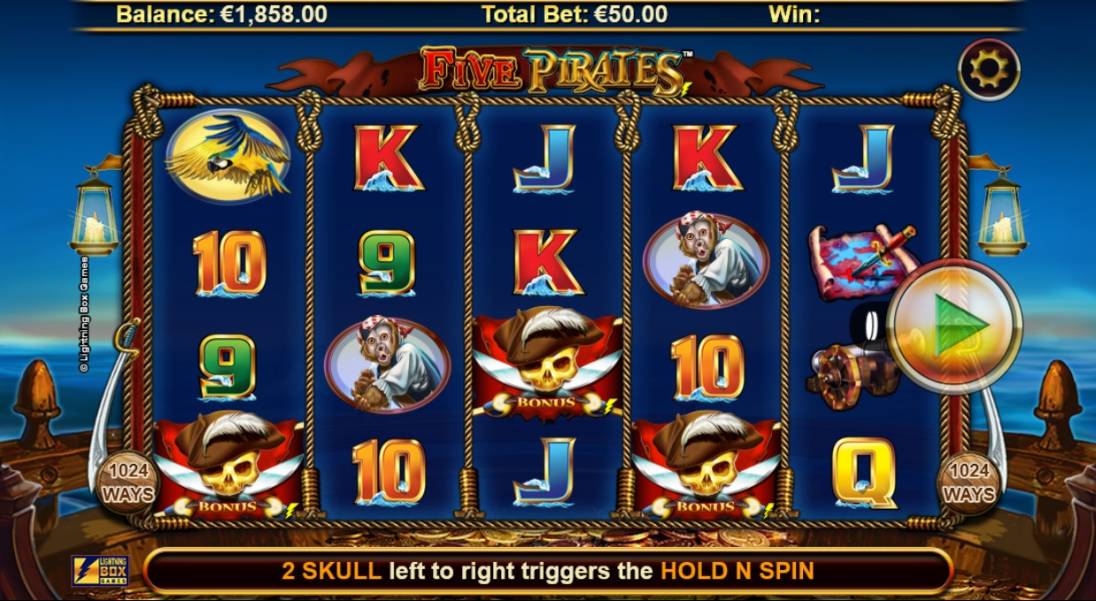Spin the reels with the green arrow button
Image resolution: width=1096 pixels, height=601 pixels.
[954, 327]
